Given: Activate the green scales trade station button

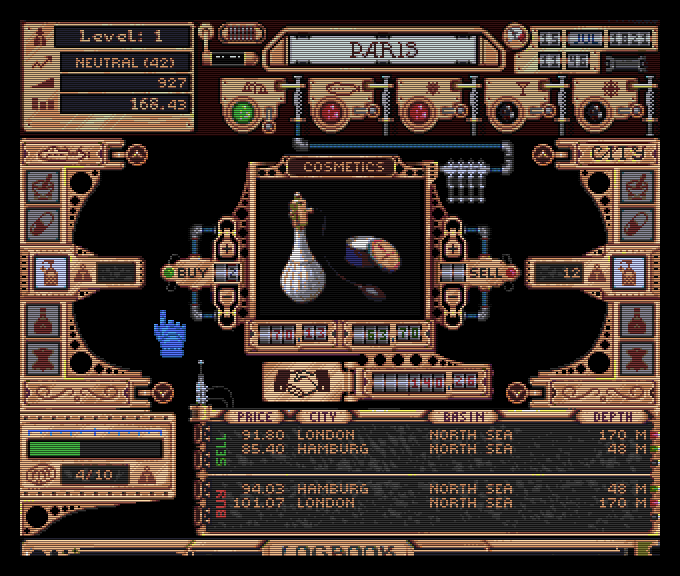Looking at the screenshot, I should point(242,111).
